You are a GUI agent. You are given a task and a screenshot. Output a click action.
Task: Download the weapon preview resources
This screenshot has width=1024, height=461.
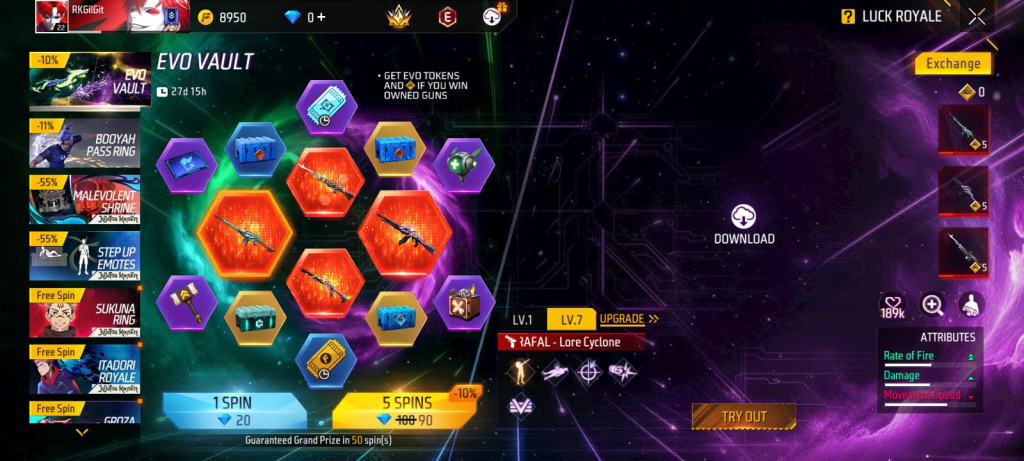tap(744, 225)
